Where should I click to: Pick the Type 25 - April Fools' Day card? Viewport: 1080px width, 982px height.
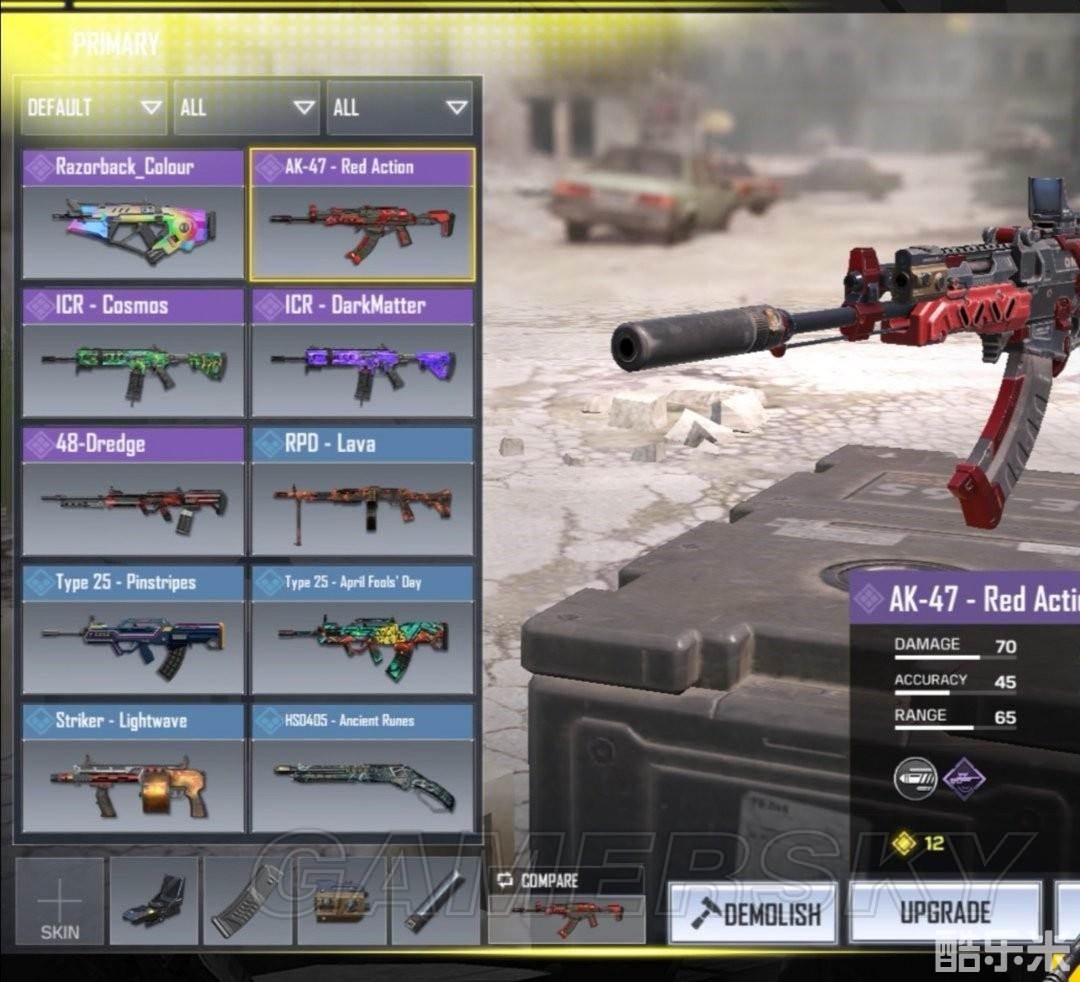coord(362,629)
